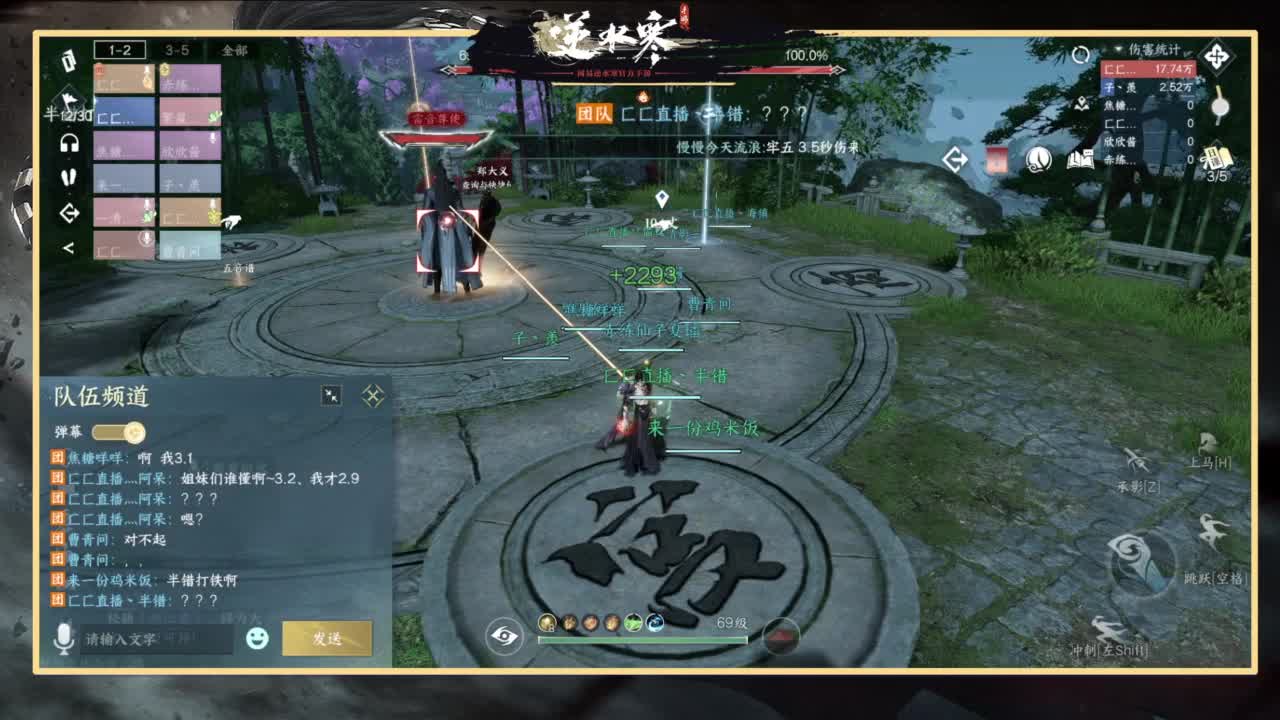Collapse the left team panel with the chevron
This screenshot has width=1280, height=720.
click(x=68, y=245)
